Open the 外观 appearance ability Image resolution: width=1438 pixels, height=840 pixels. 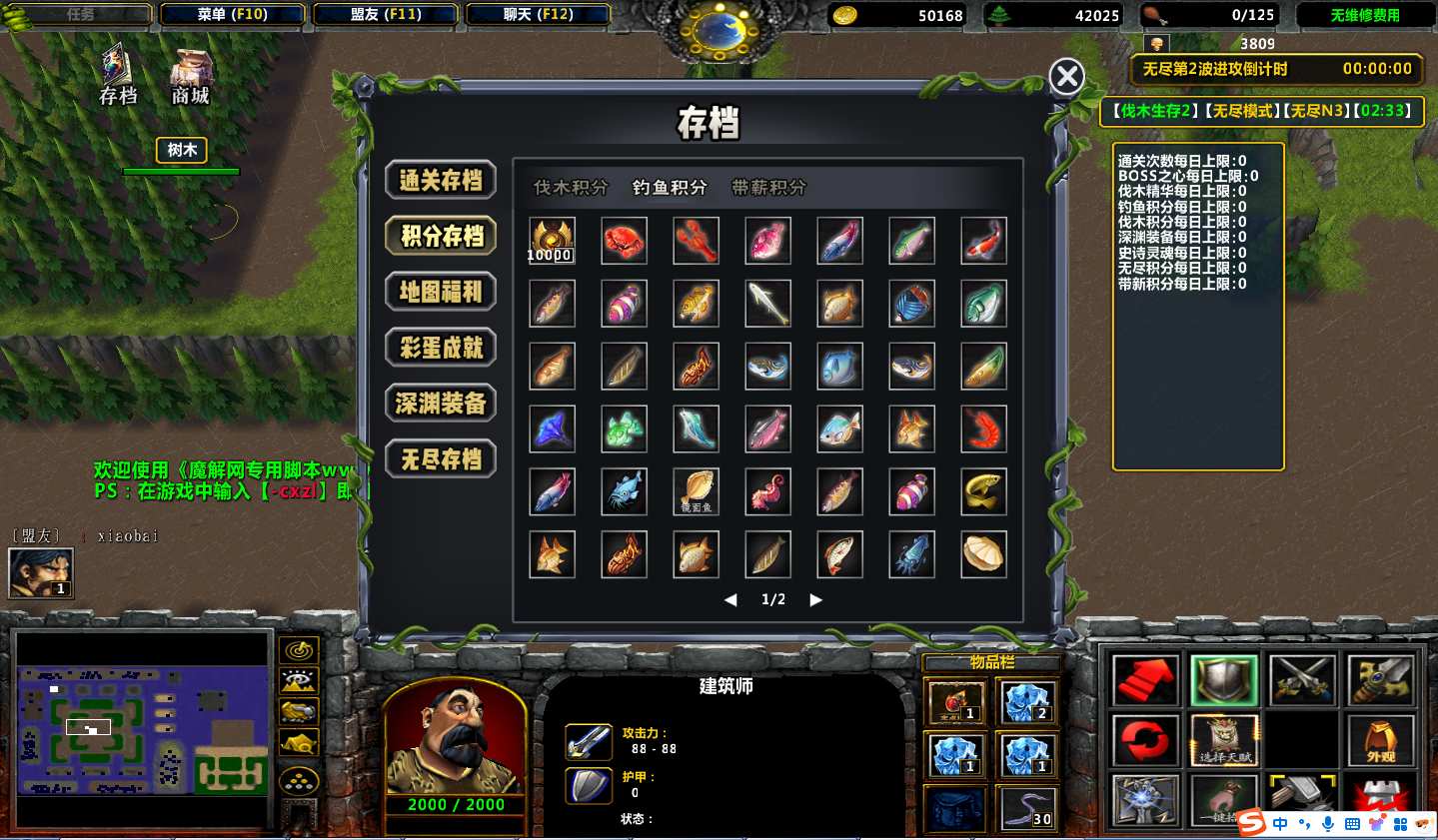1380,740
